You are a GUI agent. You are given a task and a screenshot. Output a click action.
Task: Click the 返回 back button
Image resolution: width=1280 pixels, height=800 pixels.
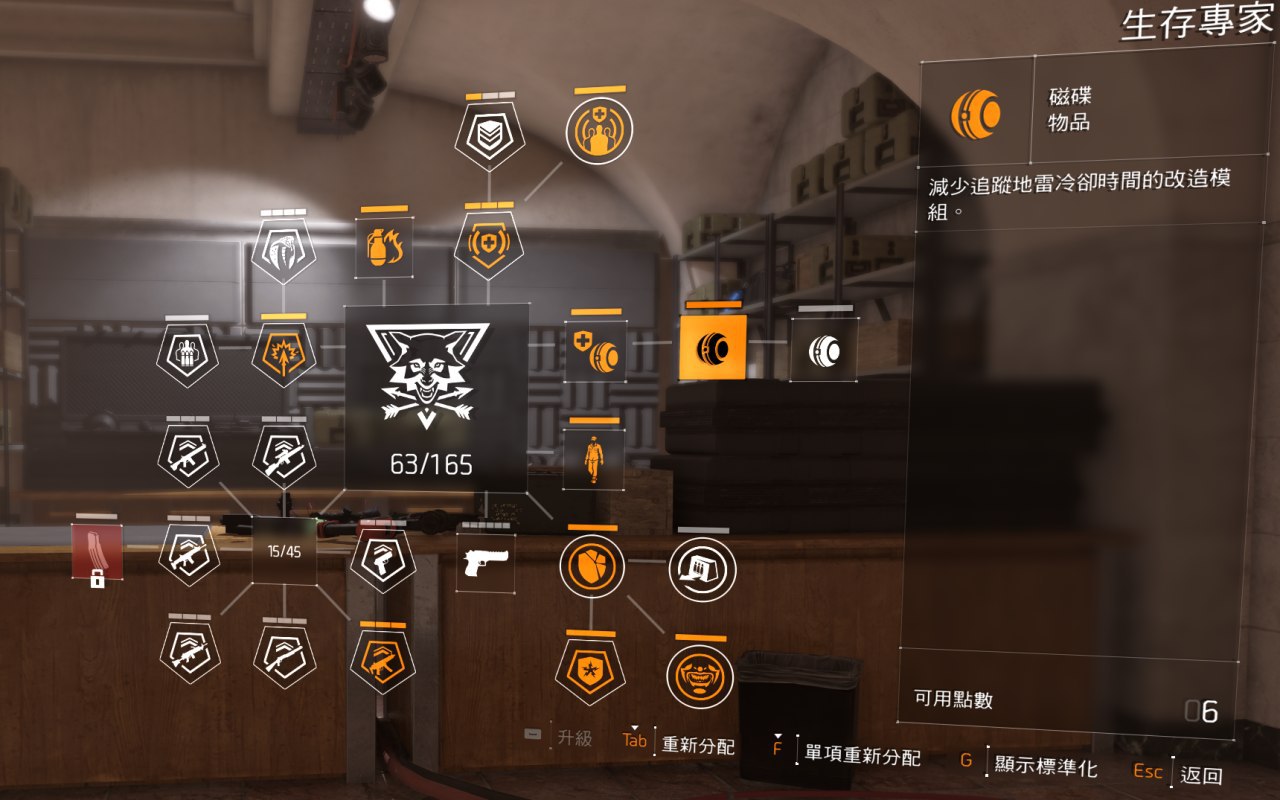pos(1201,774)
